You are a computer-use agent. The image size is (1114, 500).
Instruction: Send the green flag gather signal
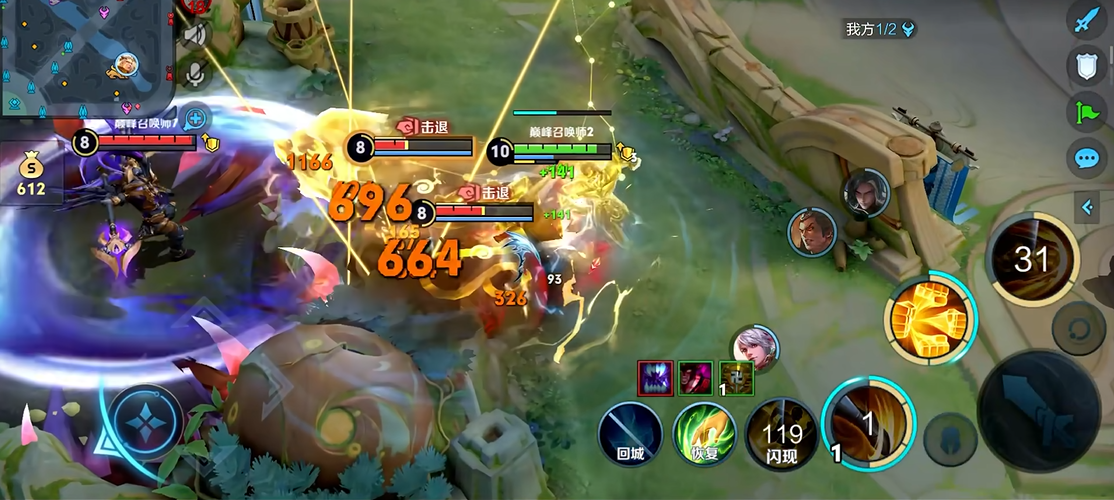click(x=1087, y=112)
